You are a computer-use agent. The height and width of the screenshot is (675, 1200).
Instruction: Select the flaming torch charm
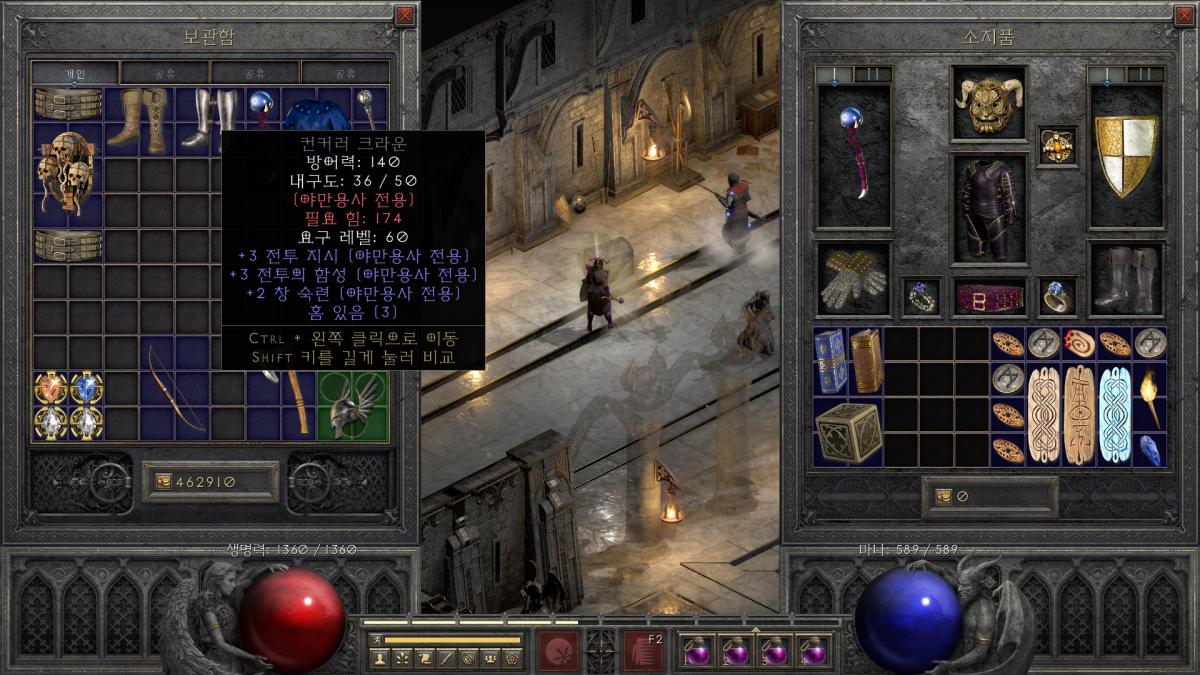pos(1151,397)
